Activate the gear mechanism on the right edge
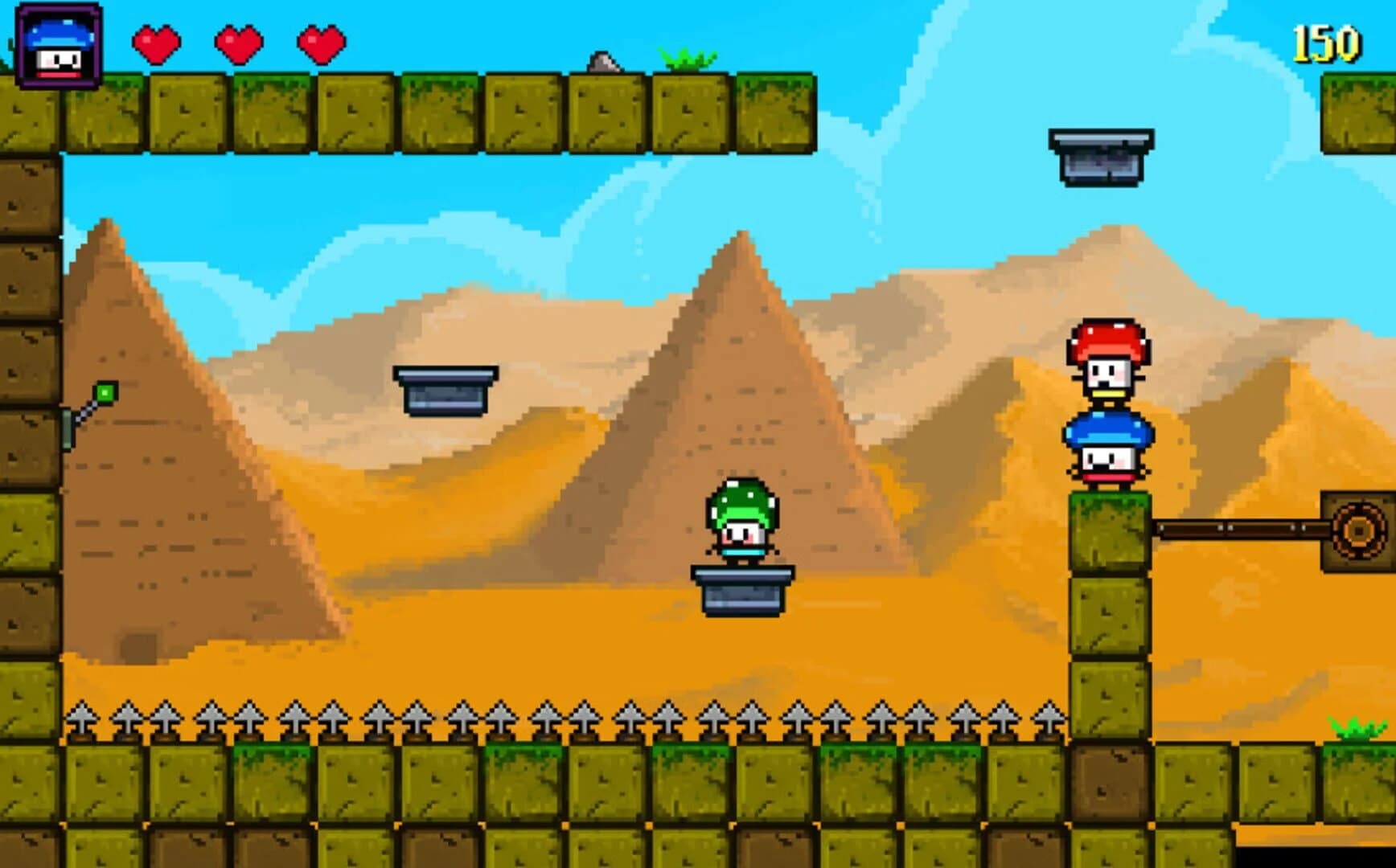The height and width of the screenshot is (868, 1396). (1359, 530)
